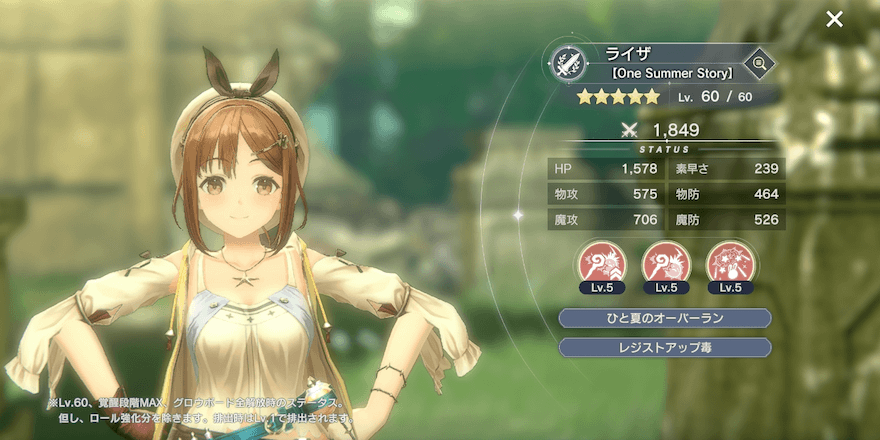Close the character detail screen

[x=834, y=19]
